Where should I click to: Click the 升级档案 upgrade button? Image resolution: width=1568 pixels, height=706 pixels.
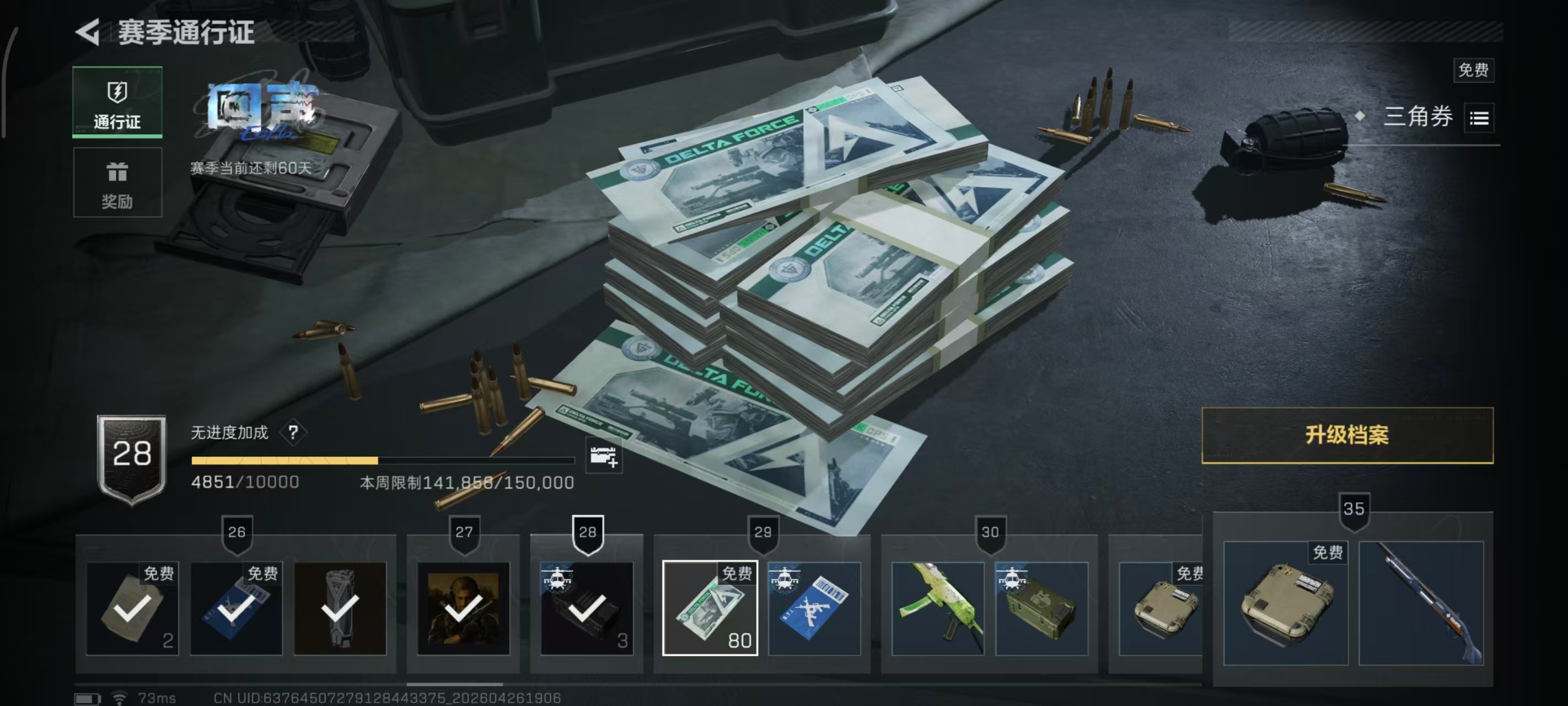(1346, 435)
